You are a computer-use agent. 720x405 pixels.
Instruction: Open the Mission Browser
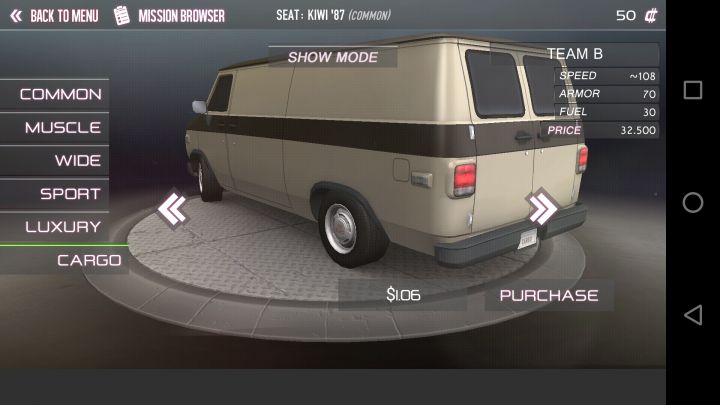coord(170,16)
